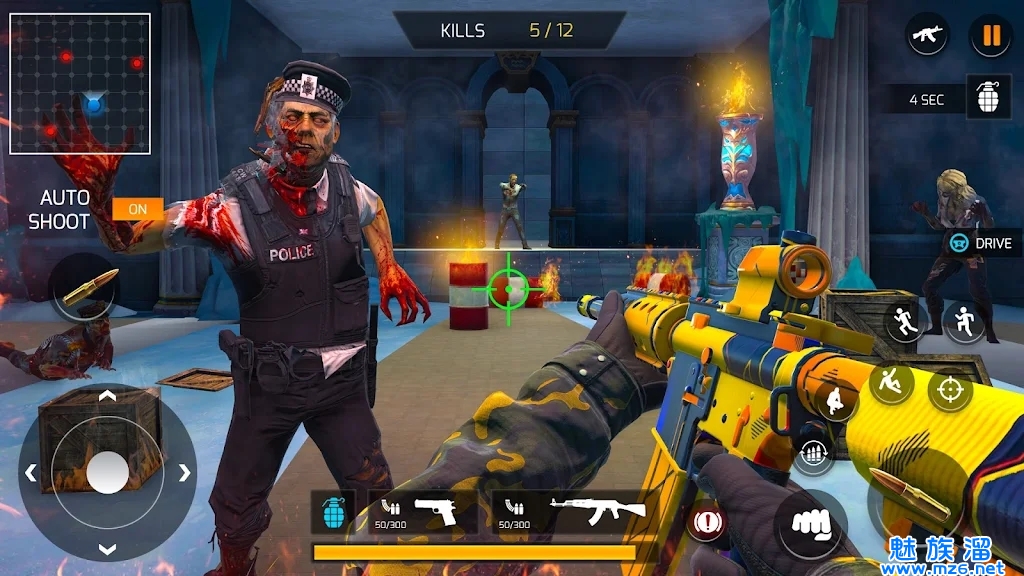Screen dimensions: 1024x576
Task: Toggle the Auto Shoot ON switch
Action: 137,209
